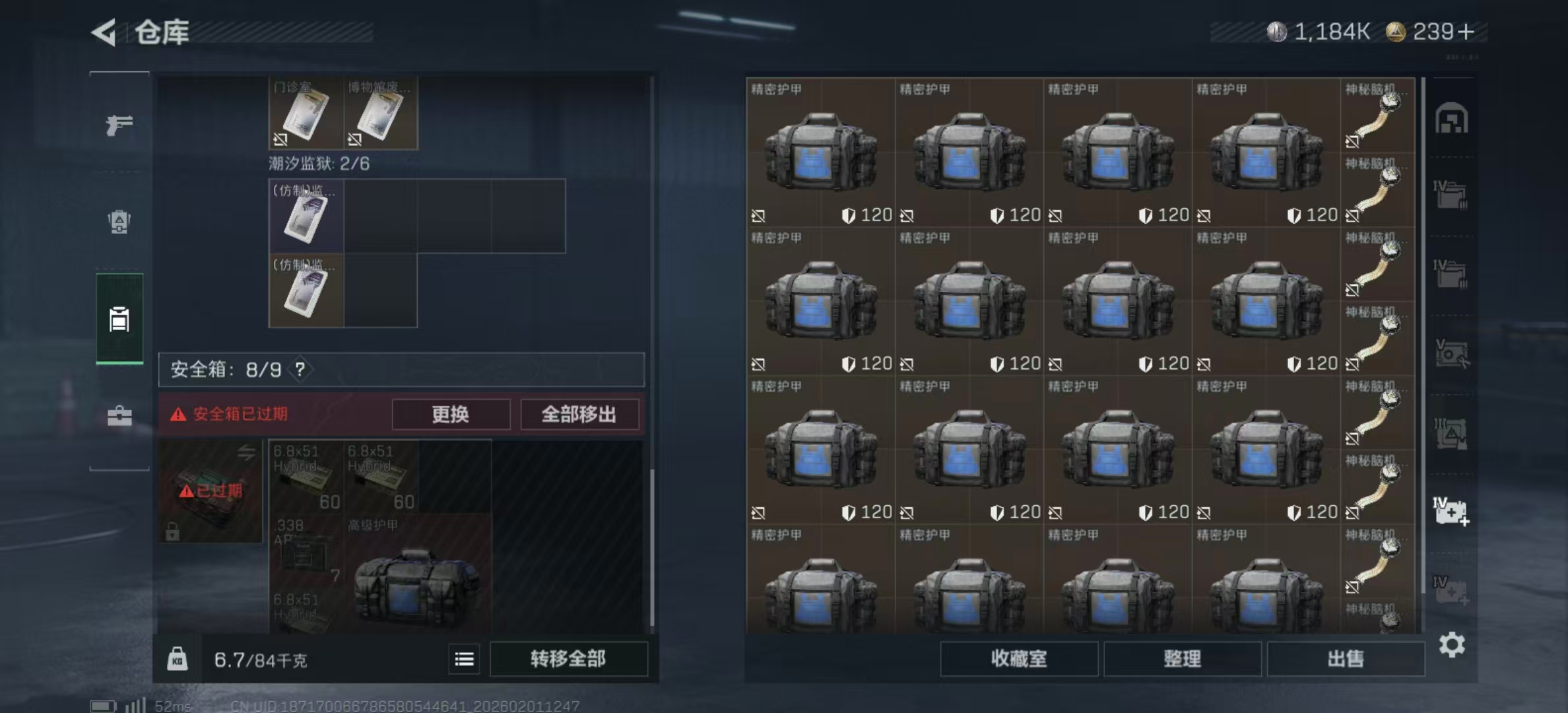Select the weapons pistol tab icon
This screenshot has height=713, width=1568.
[x=119, y=123]
